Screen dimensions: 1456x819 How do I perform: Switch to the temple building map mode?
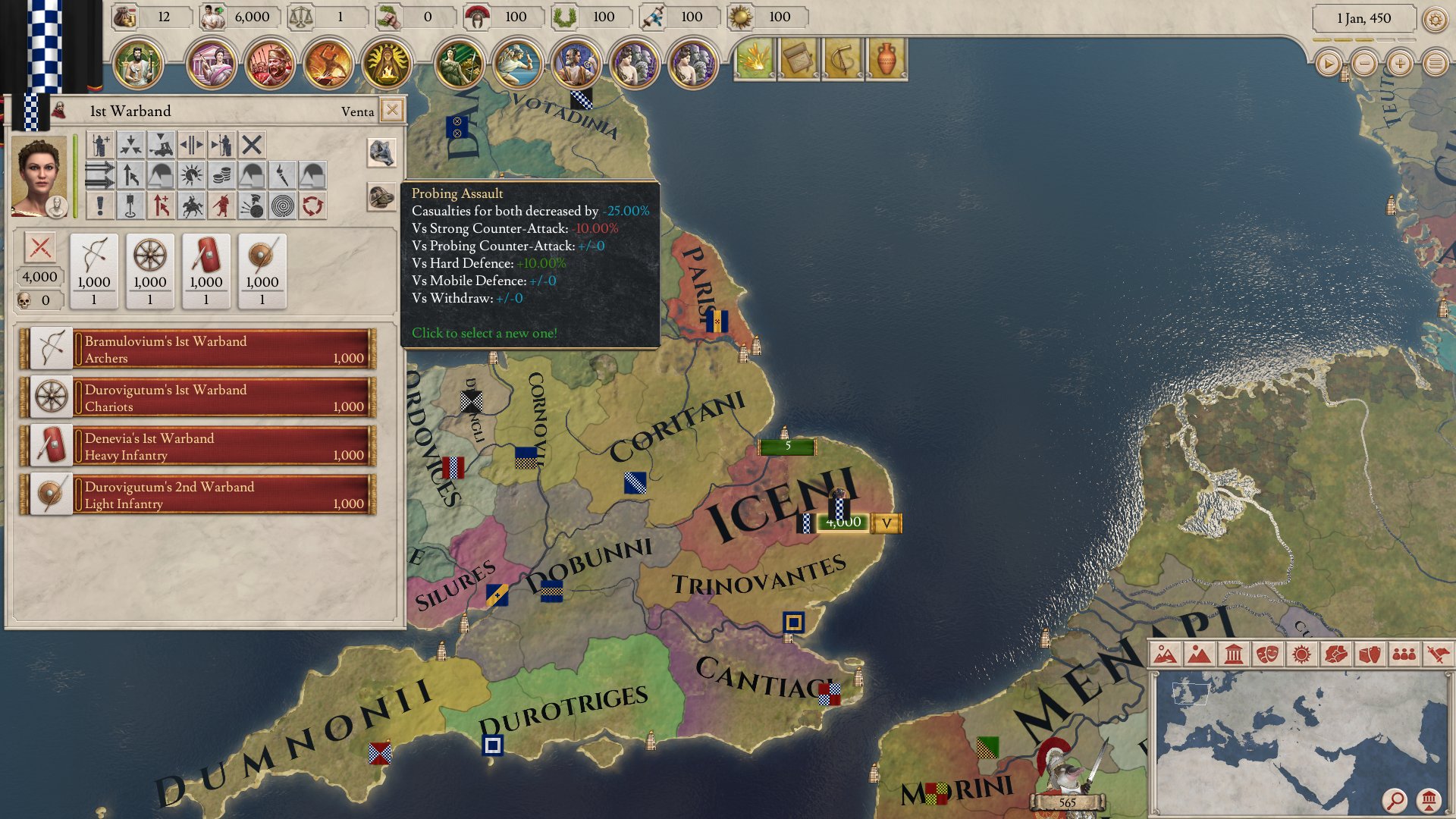pyautogui.click(x=1233, y=654)
